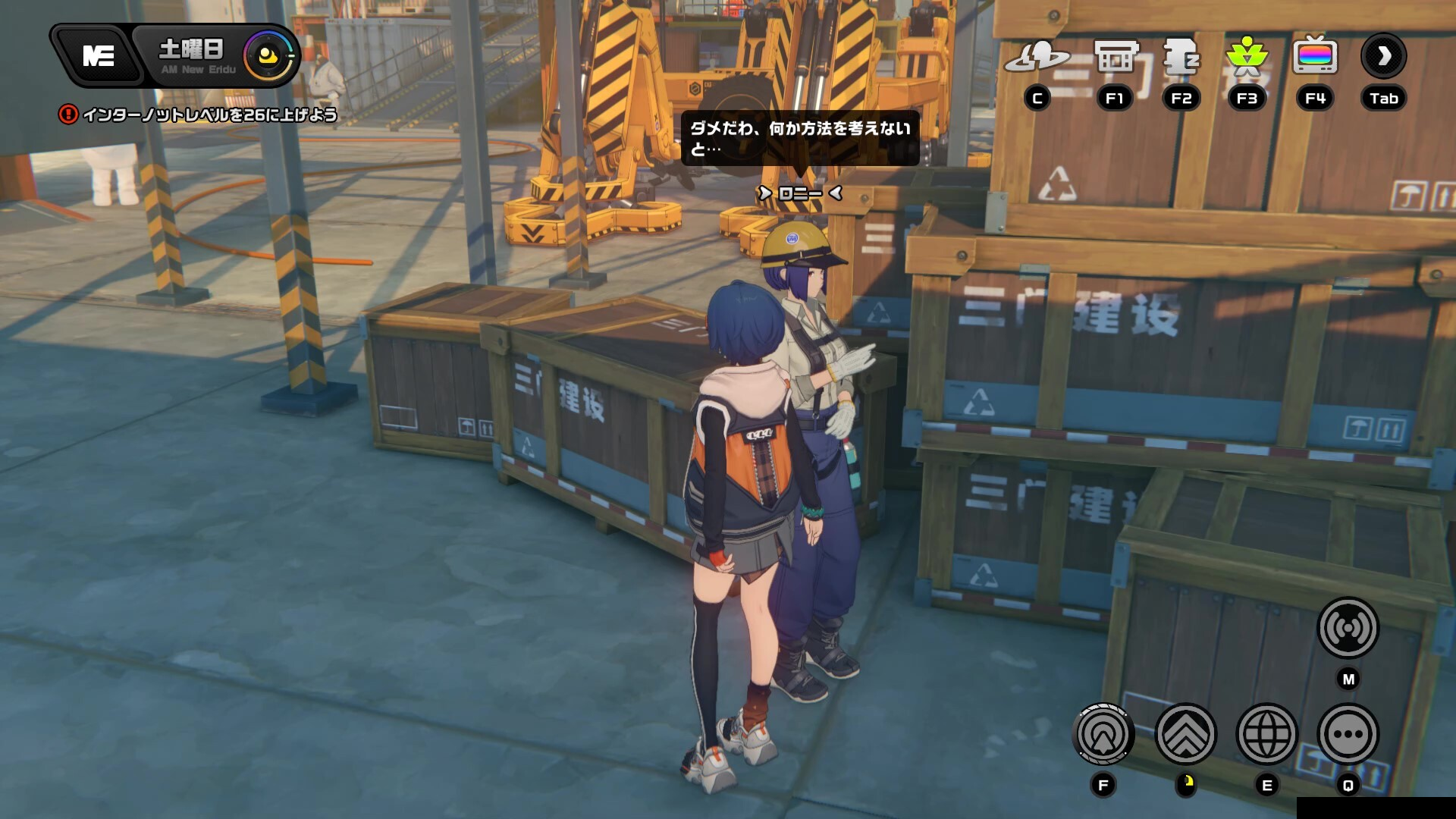1456x819 pixels.
Task: Open the rainbow TV icon
Action: 1315,56
